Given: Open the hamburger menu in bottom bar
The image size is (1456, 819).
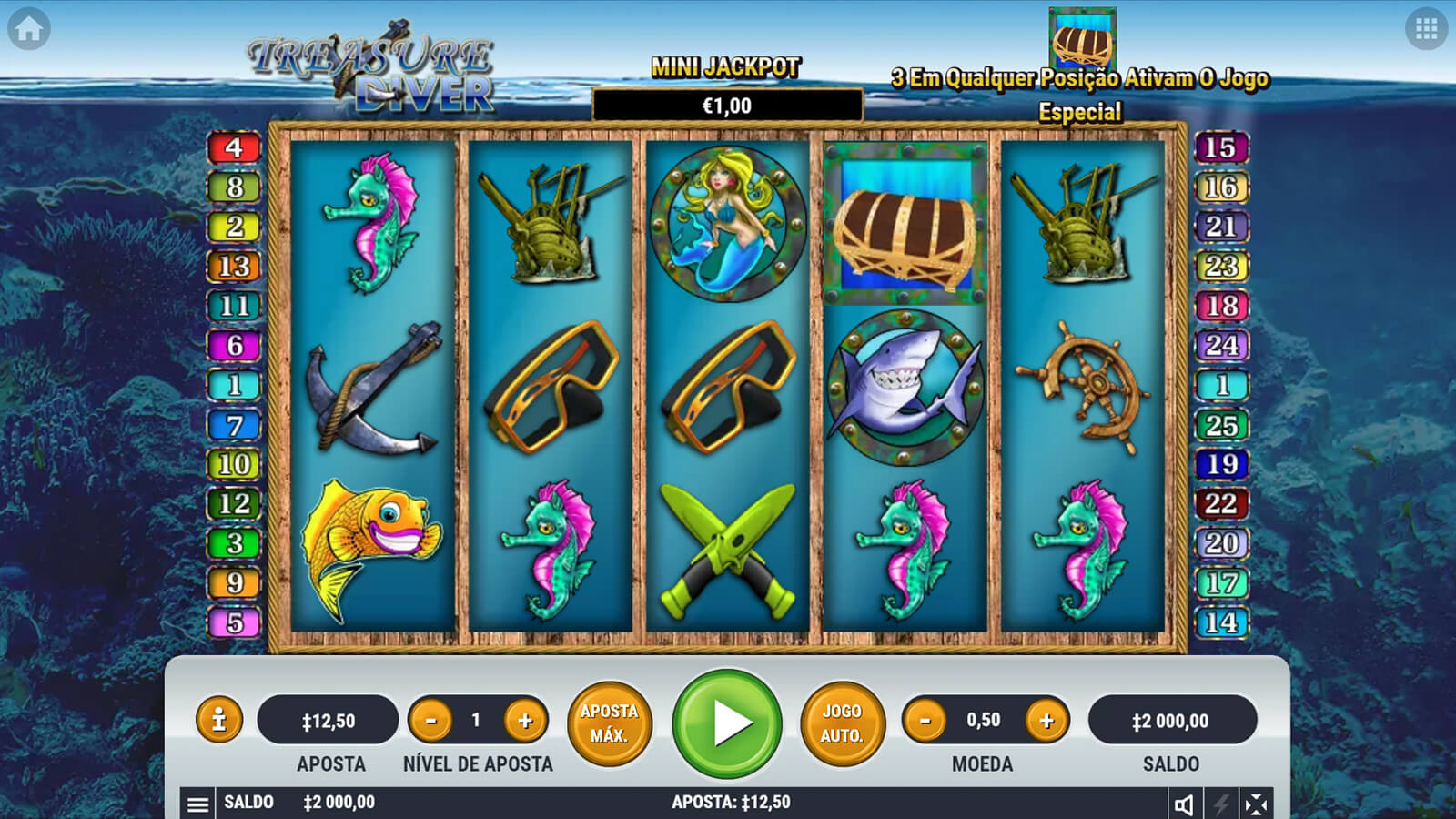Looking at the screenshot, I should [x=197, y=804].
